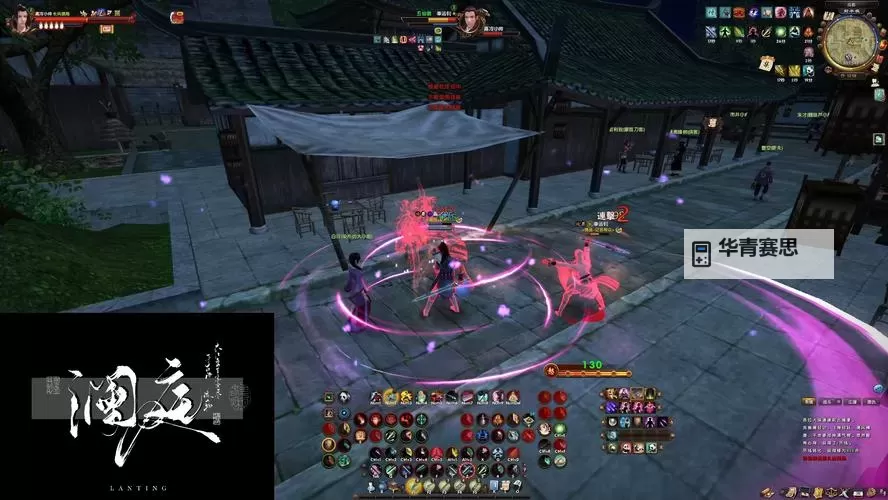Select the target's portrait frame

468,19
